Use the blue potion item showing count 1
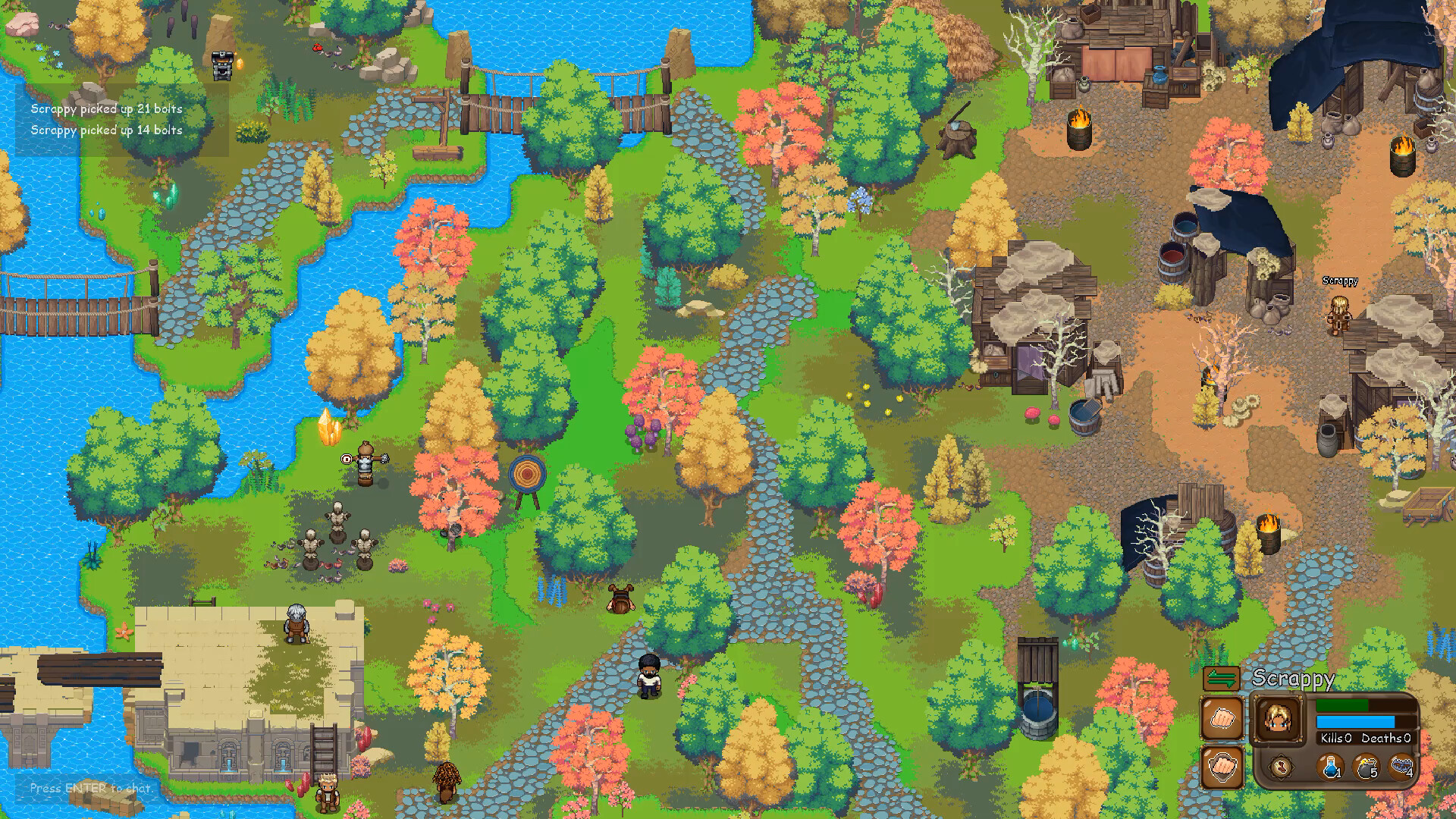 click(x=1330, y=767)
